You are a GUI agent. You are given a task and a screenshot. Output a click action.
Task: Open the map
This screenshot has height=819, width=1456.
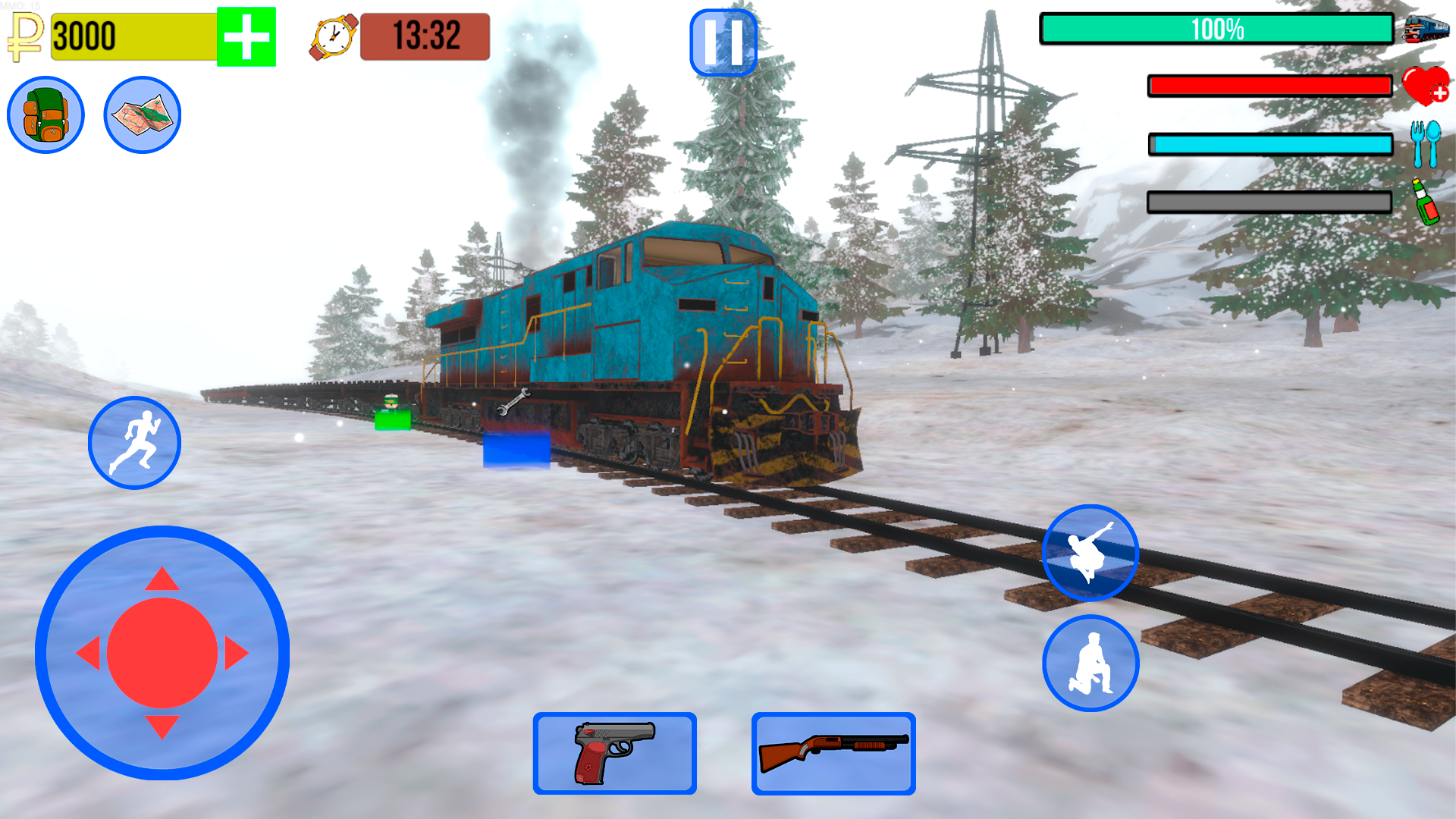pyautogui.click(x=141, y=115)
